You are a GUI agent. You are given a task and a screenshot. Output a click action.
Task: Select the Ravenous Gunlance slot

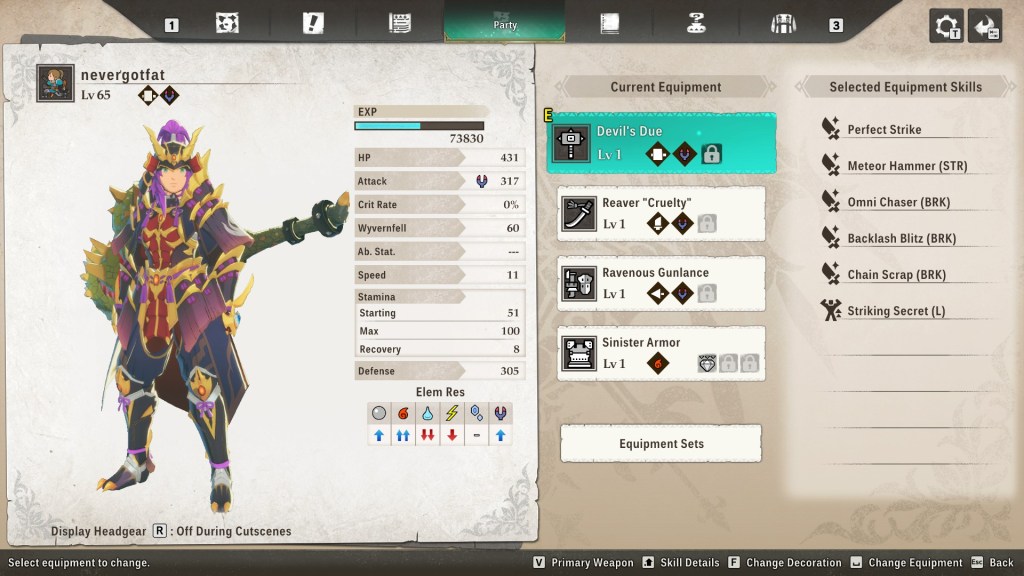pyautogui.click(x=661, y=283)
